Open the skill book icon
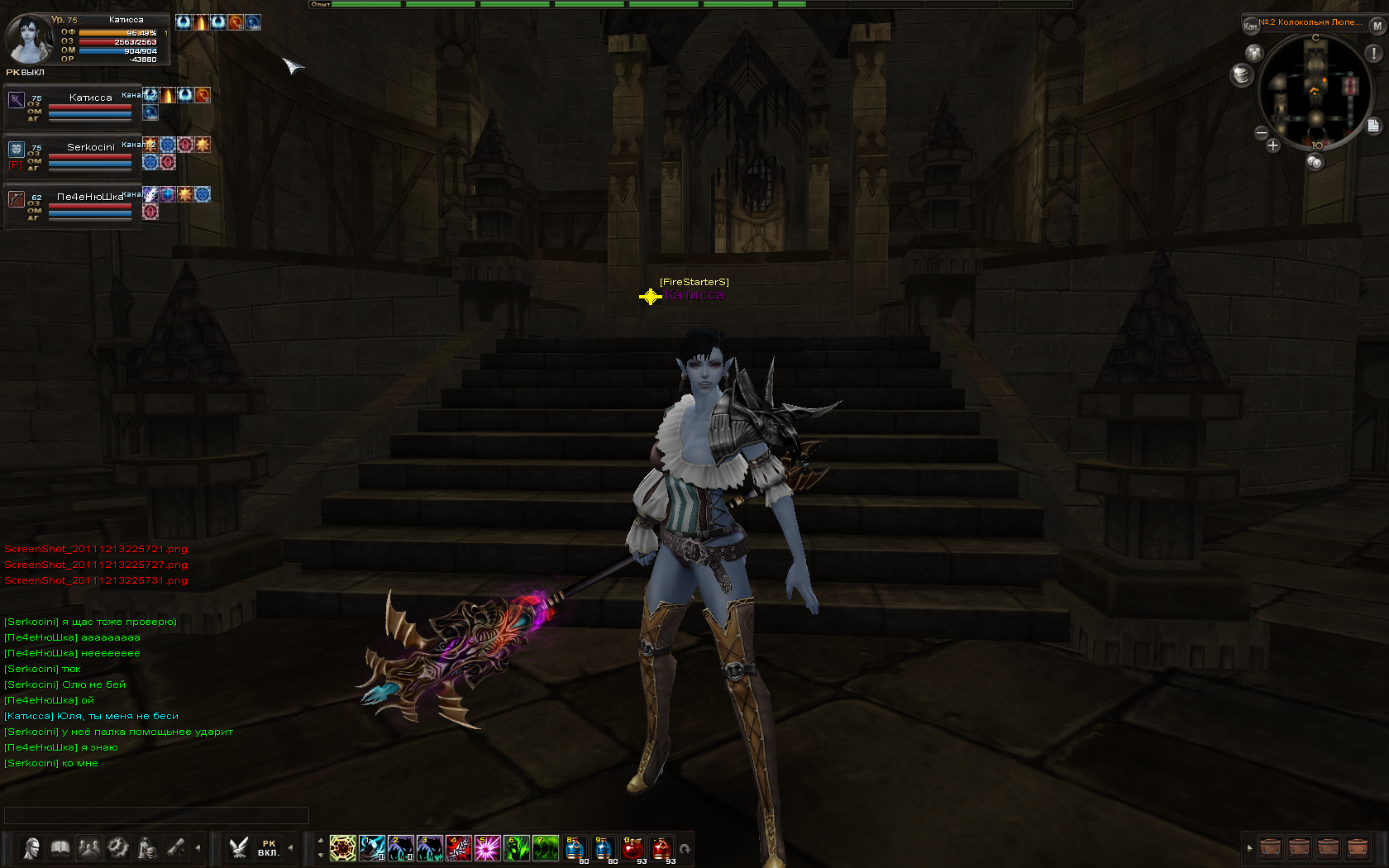This screenshot has height=868, width=1389. (60, 848)
